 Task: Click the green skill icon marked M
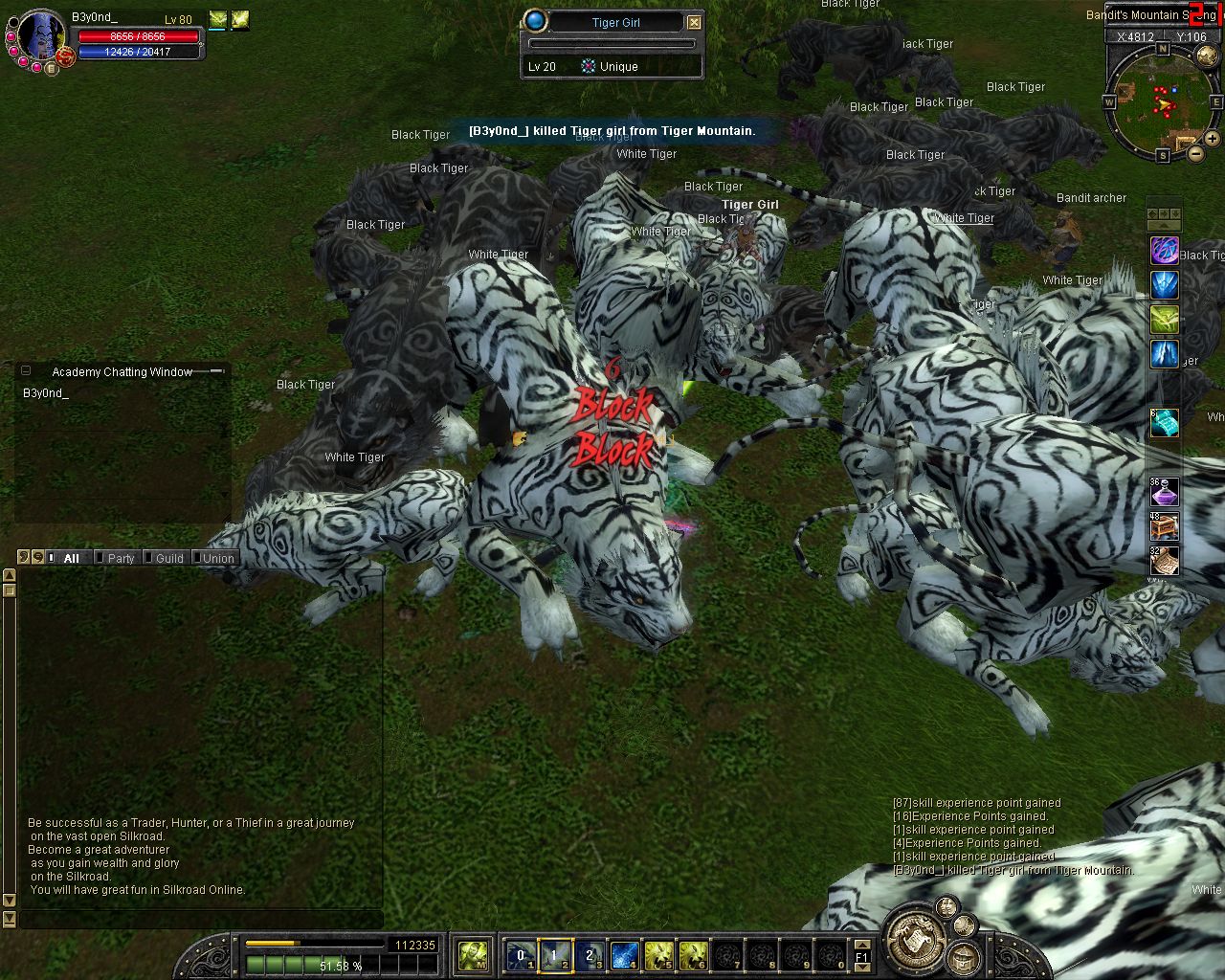point(474,955)
